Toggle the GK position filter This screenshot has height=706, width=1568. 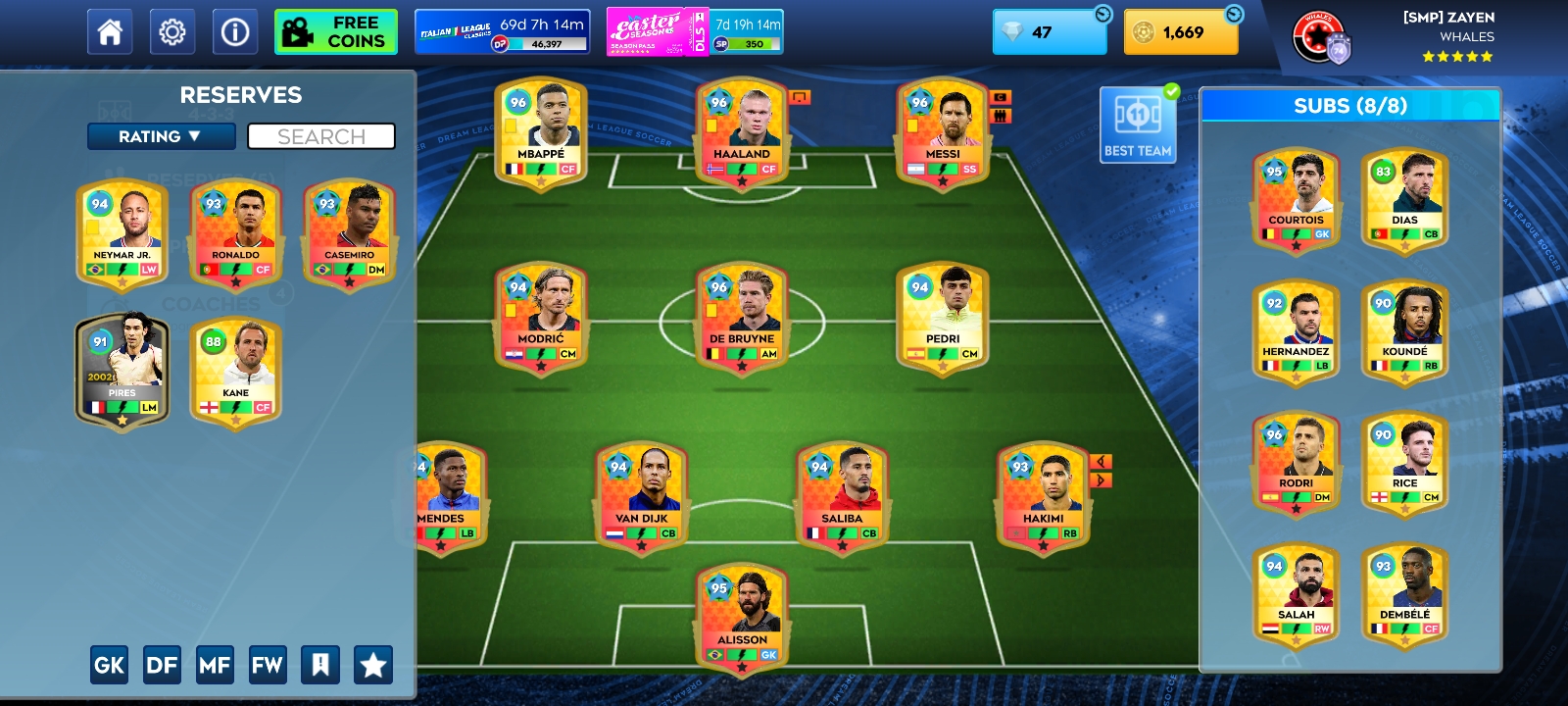[x=109, y=664]
